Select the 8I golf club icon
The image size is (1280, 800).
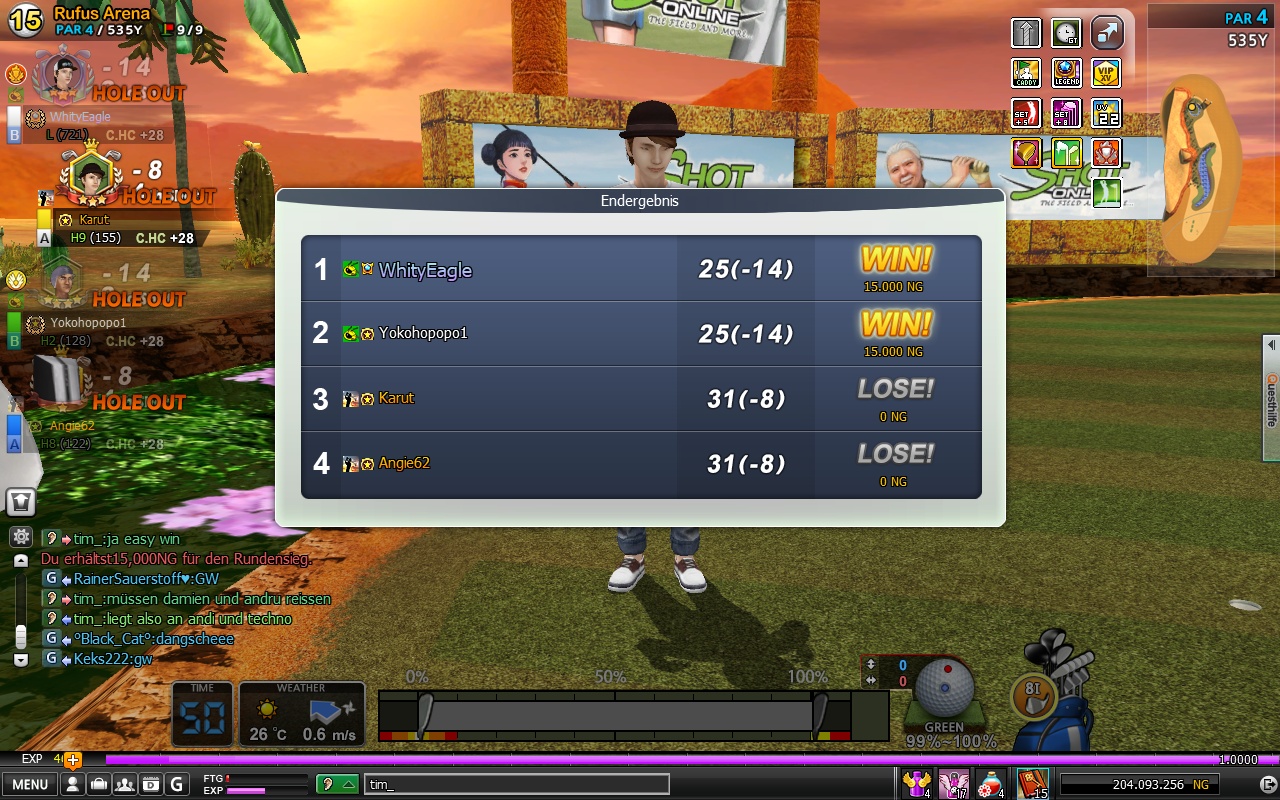pyautogui.click(x=1033, y=694)
